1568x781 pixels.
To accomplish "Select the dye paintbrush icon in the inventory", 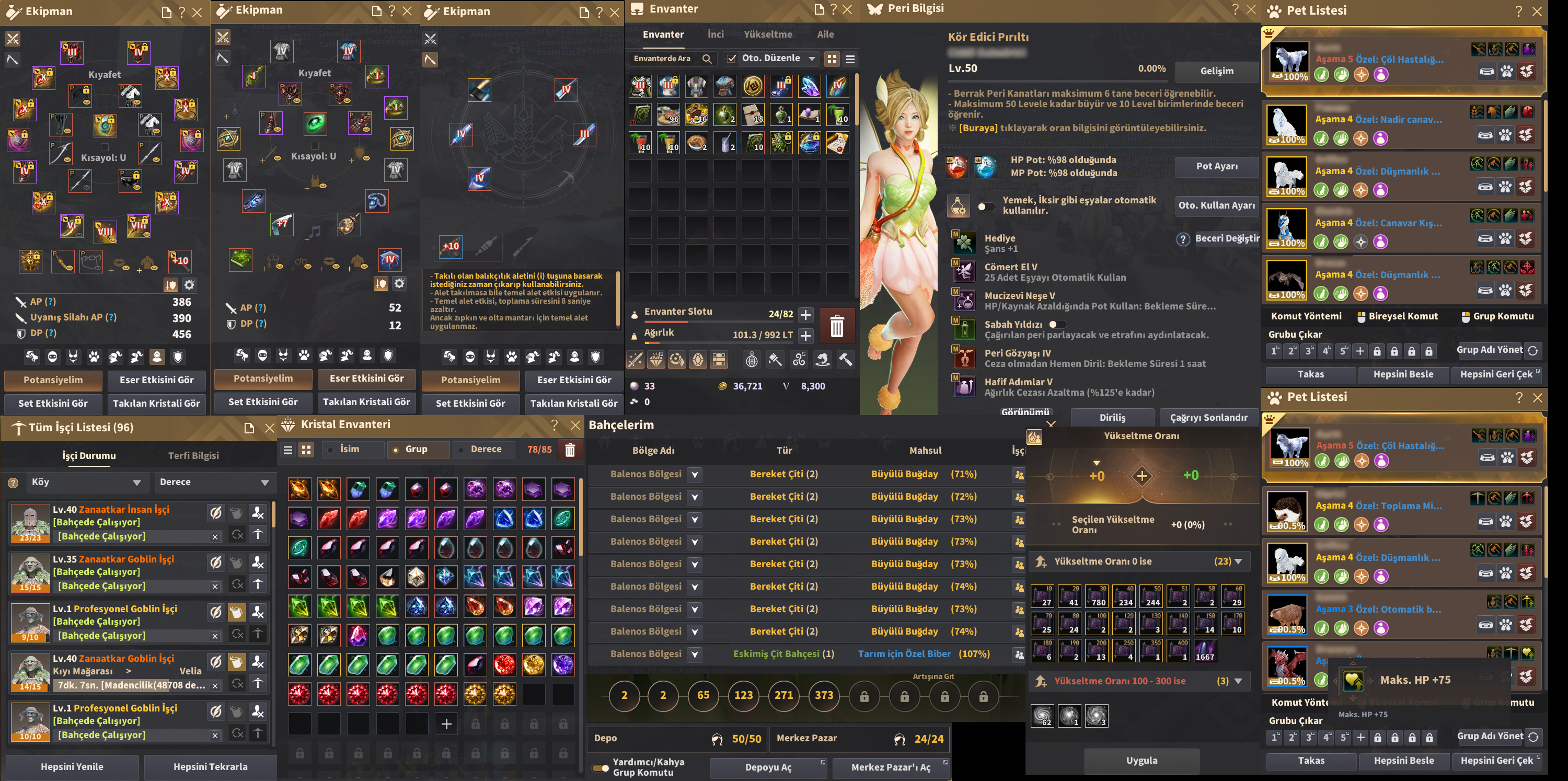I will [x=775, y=360].
